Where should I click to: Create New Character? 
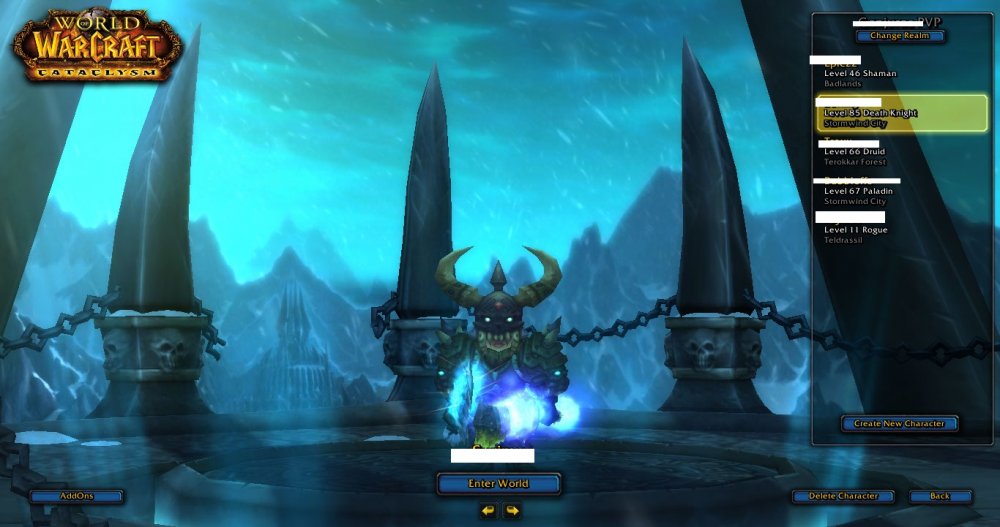[899, 424]
